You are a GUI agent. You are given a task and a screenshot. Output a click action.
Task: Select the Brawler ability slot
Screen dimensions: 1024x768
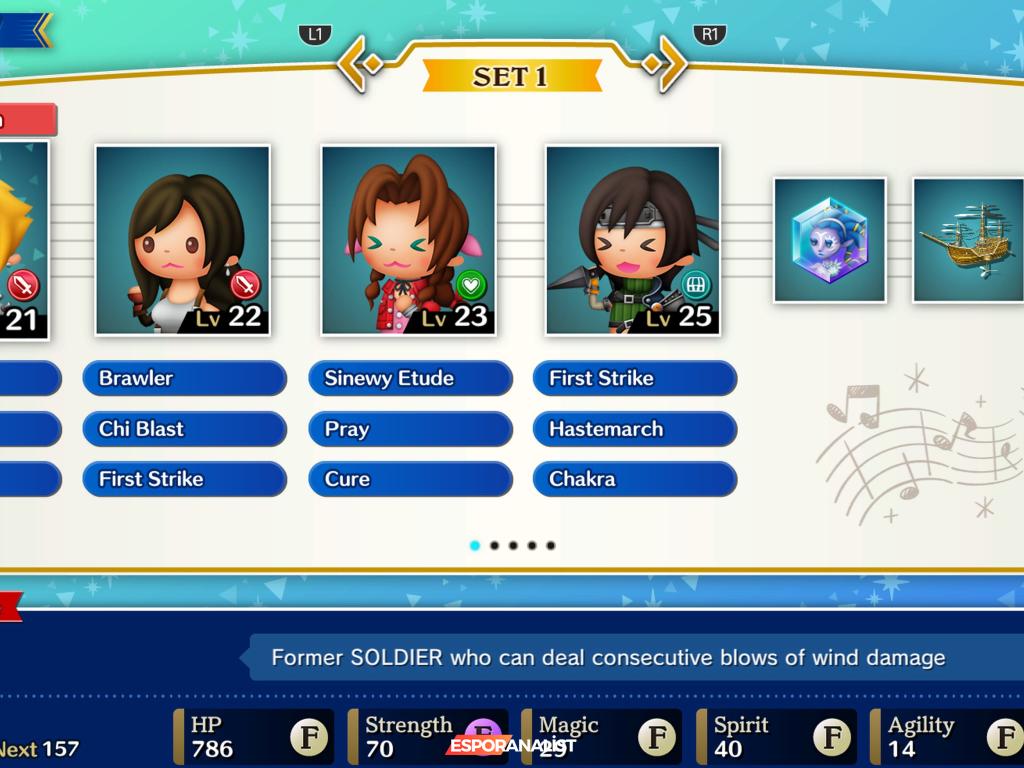pos(184,379)
